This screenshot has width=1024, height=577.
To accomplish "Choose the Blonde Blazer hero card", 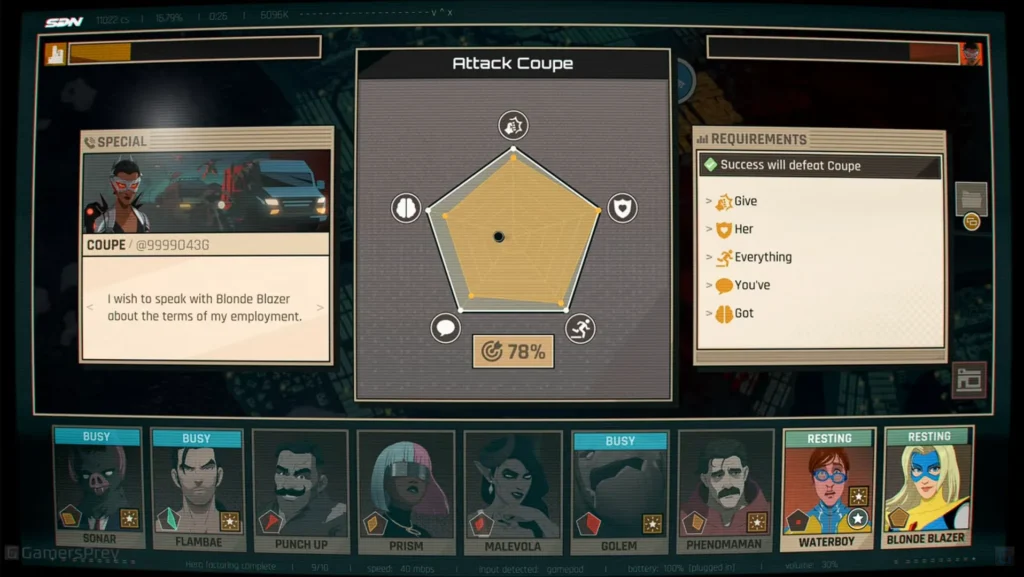I will pos(929,490).
